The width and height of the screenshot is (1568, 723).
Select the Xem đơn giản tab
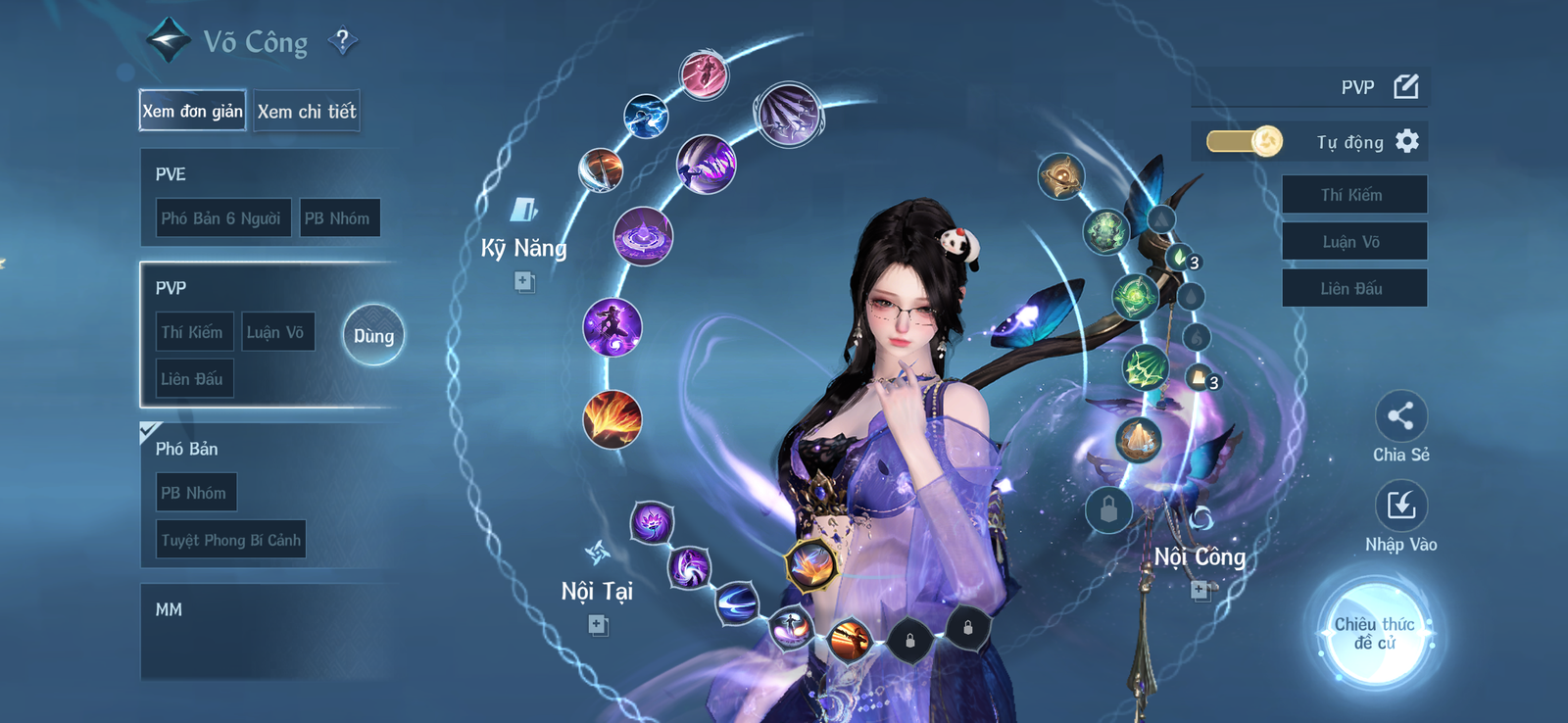click(x=191, y=111)
